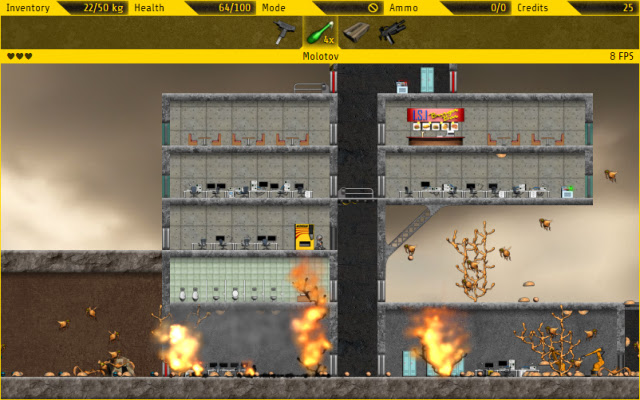Choose the green Molotov bottle slot

click(x=321, y=32)
